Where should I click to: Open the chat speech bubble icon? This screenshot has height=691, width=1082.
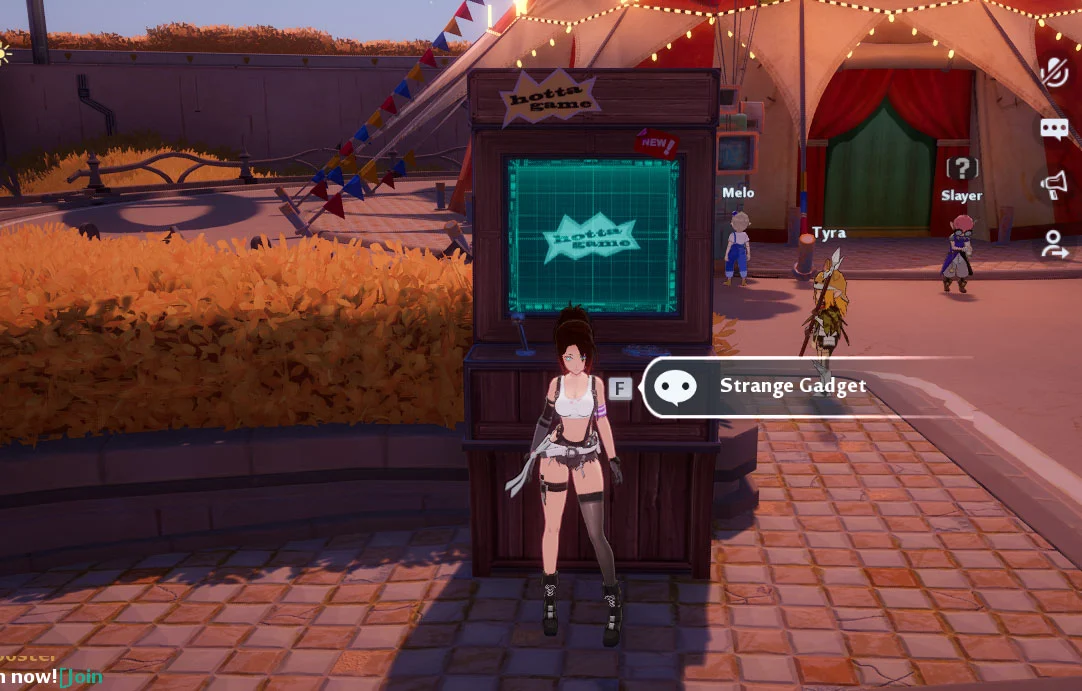point(1054,128)
